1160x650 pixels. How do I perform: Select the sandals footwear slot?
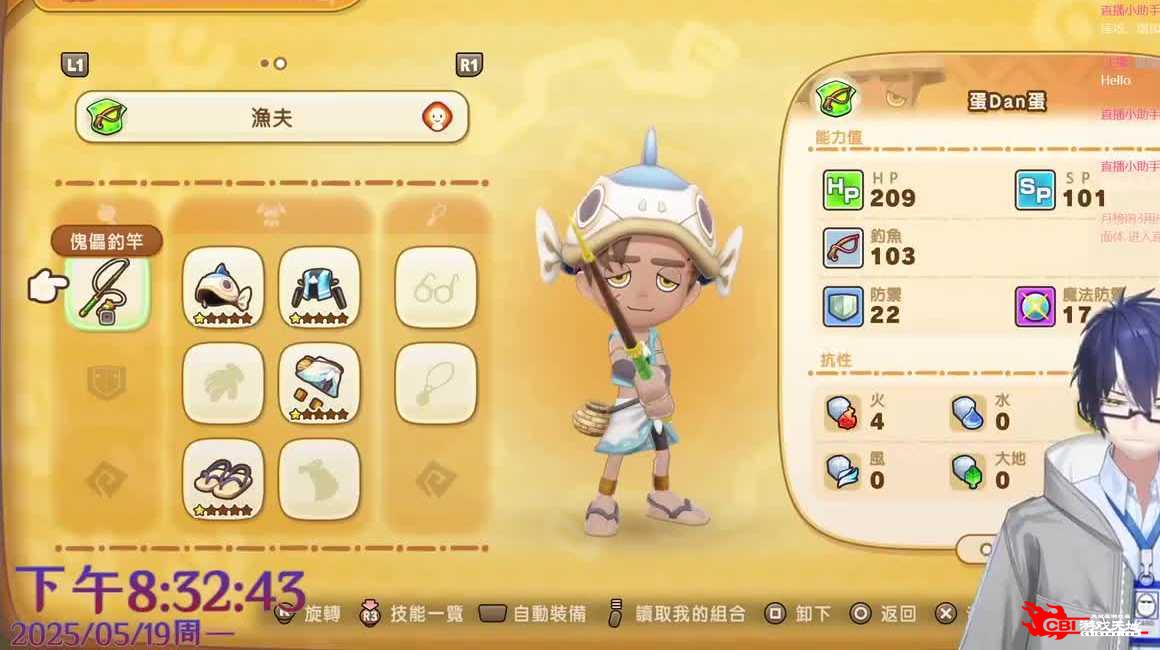click(223, 480)
